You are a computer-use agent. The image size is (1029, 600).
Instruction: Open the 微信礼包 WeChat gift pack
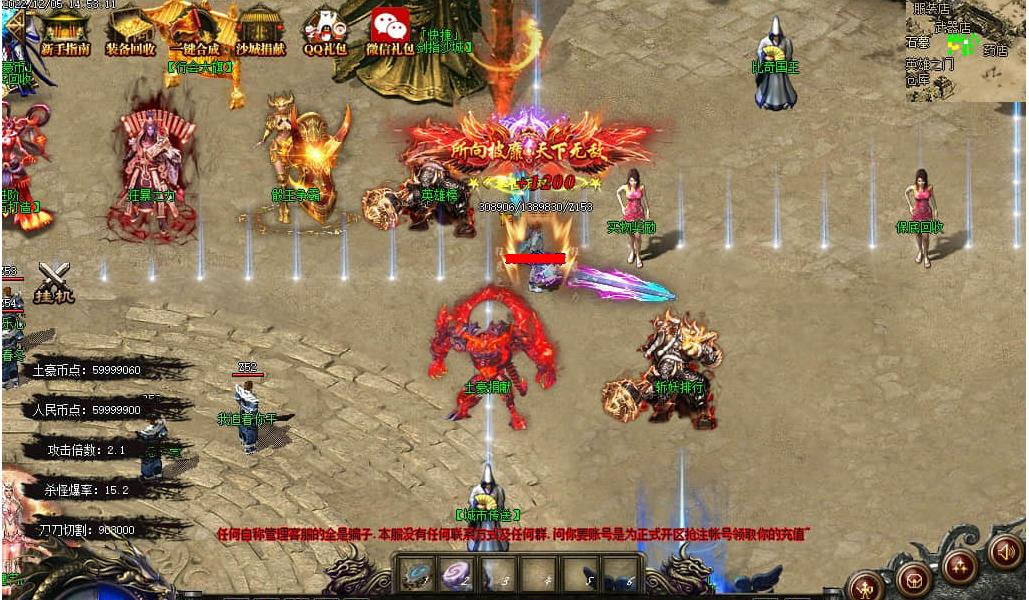[x=390, y=30]
